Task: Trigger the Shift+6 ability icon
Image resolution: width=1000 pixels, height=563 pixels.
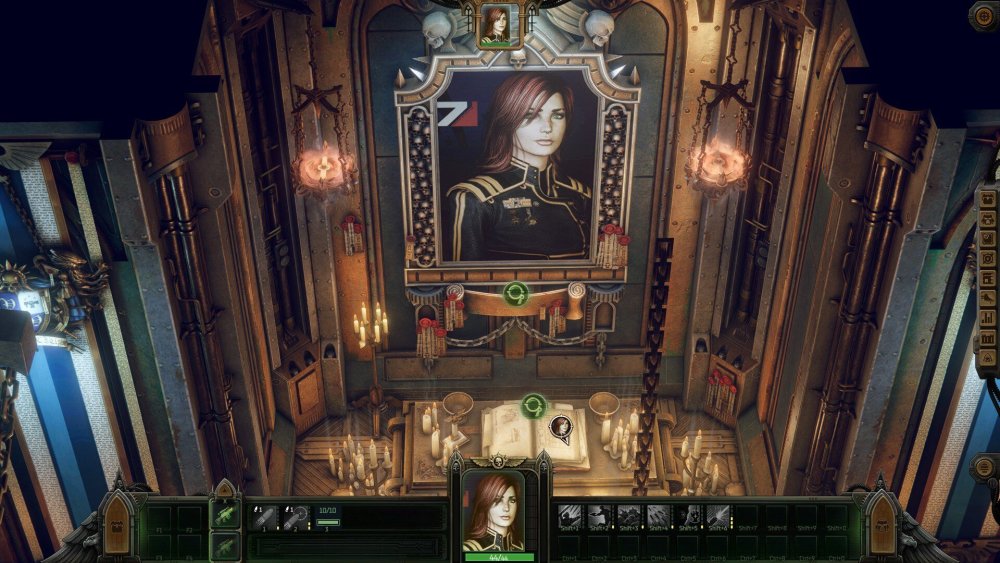Action: 717,517
